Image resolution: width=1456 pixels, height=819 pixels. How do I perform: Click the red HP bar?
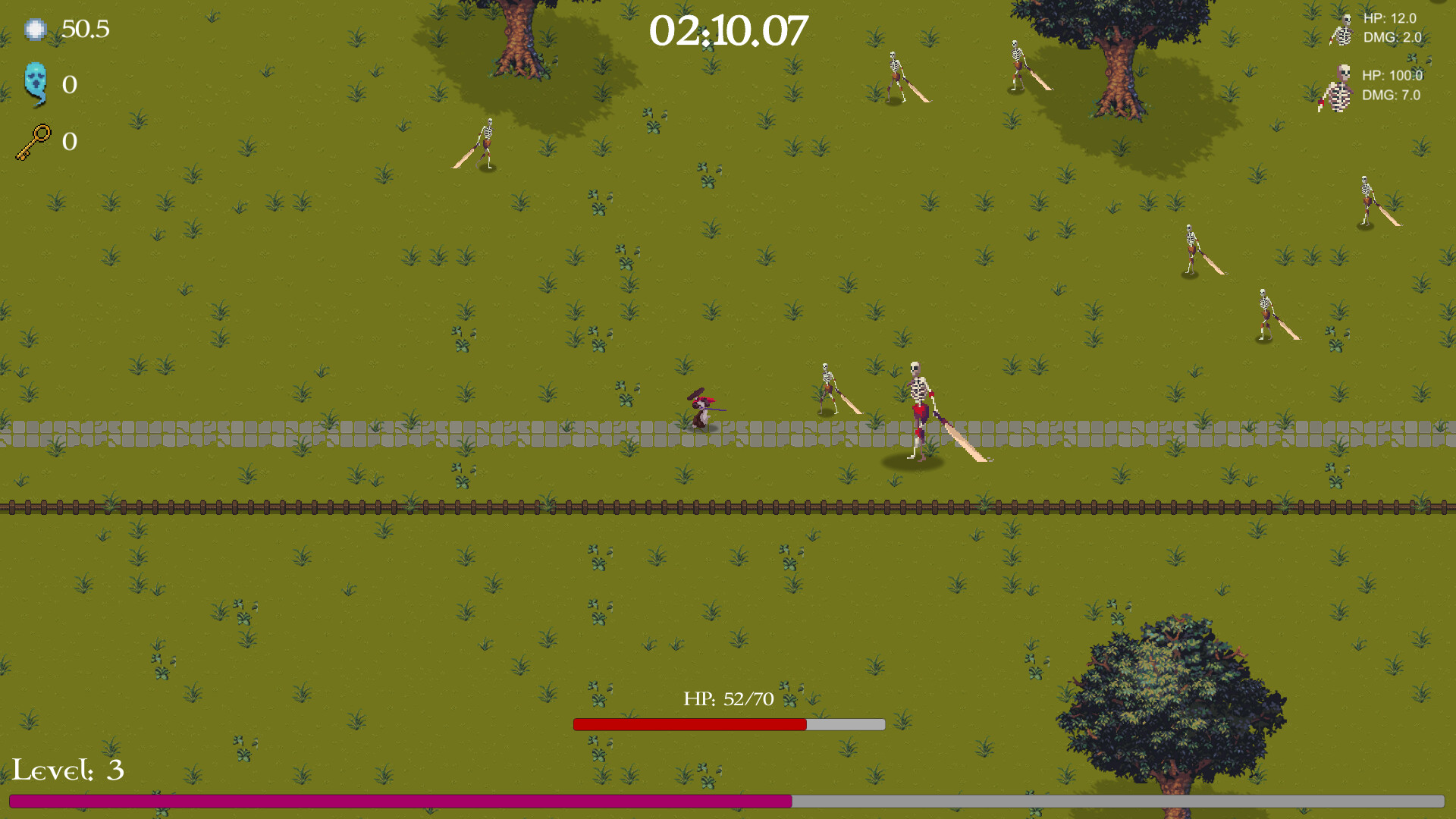690,726
